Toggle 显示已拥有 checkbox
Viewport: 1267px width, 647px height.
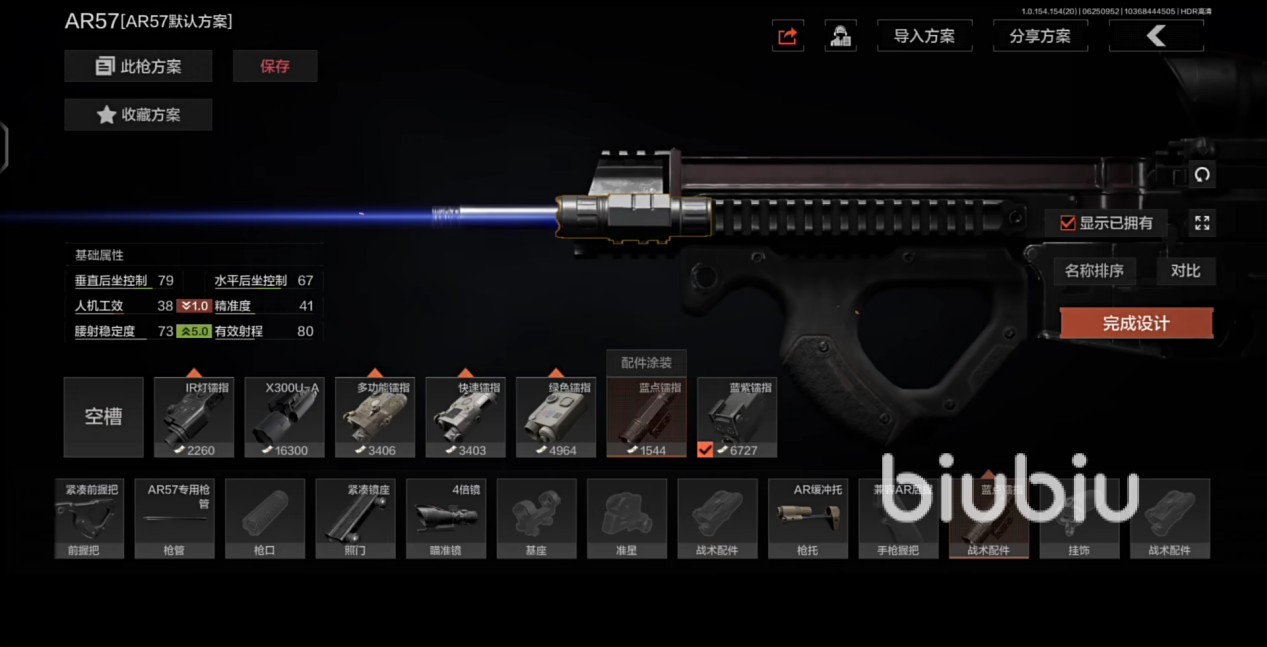click(1068, 223)
